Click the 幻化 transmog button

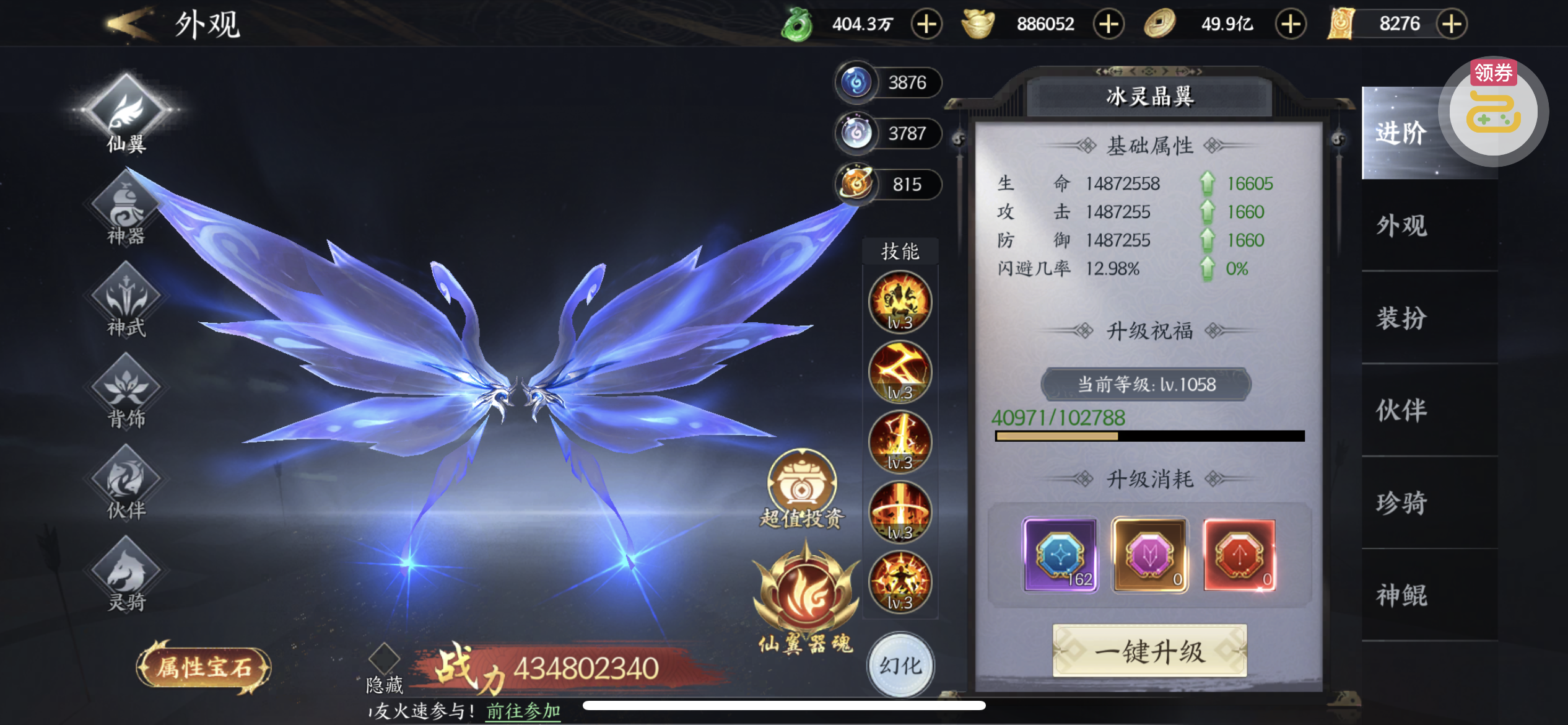(x=900, y=666)
